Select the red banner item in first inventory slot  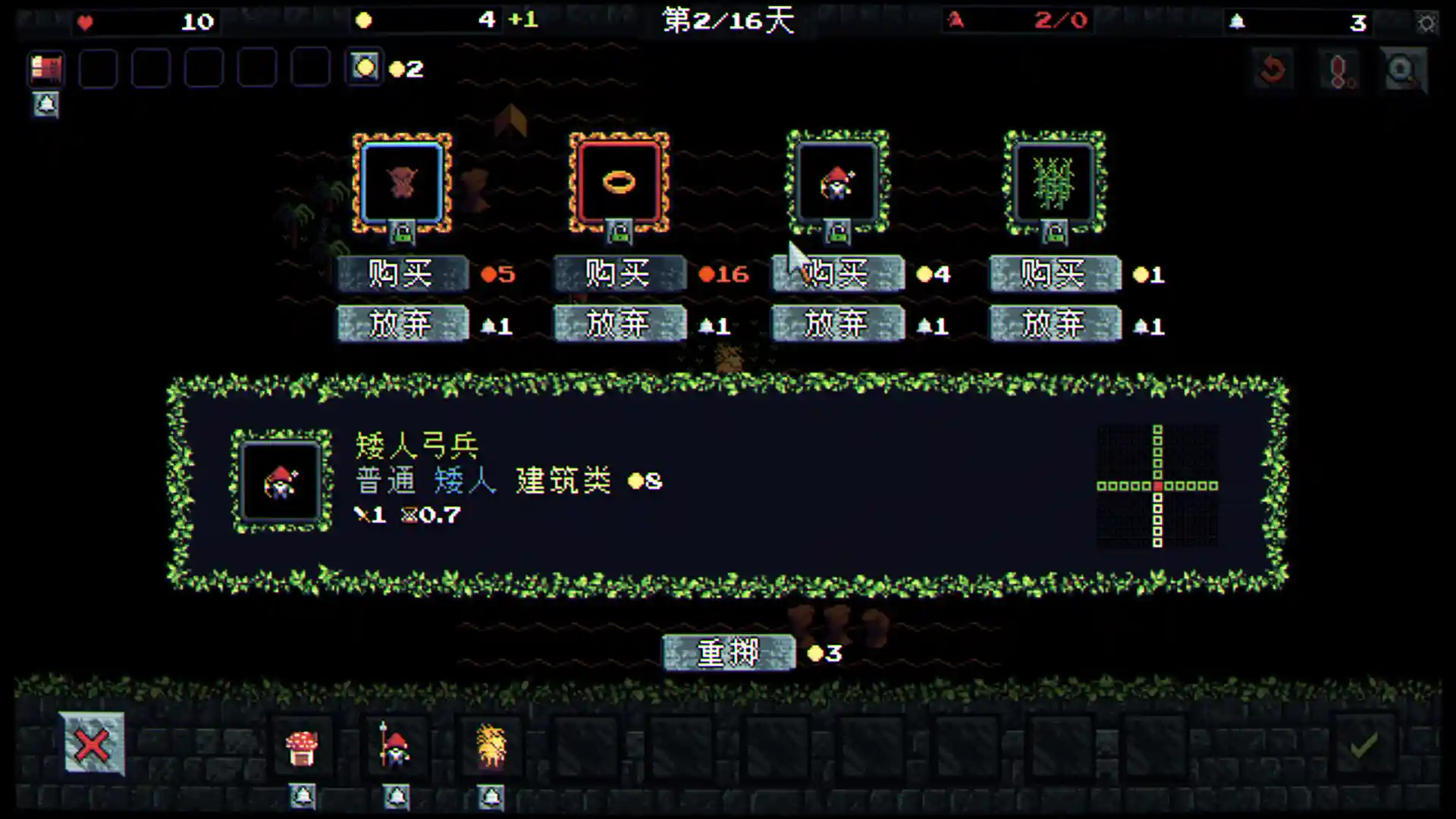[x=45, y=69]
